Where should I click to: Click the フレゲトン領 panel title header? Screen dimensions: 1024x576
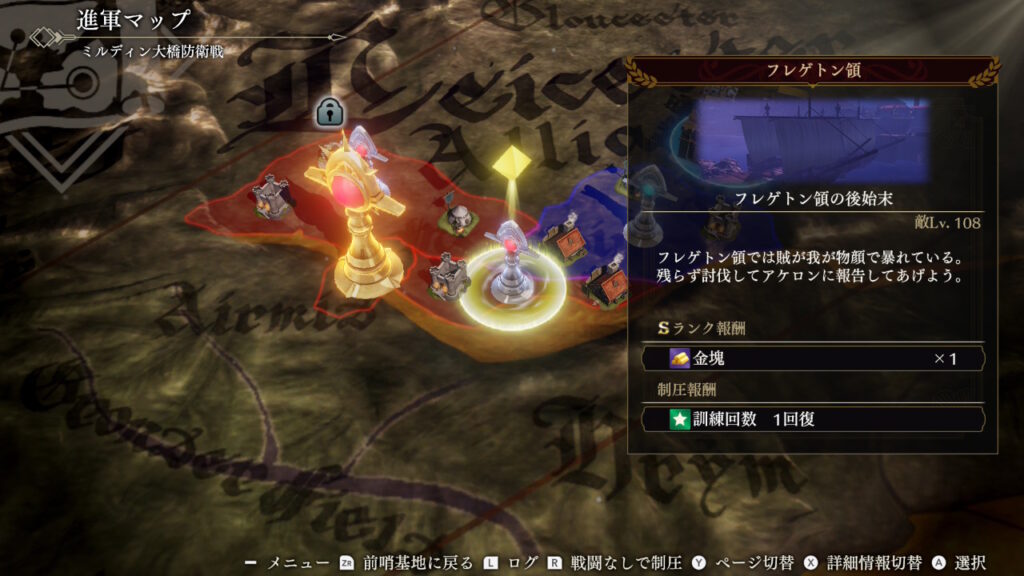click(812, 71)
